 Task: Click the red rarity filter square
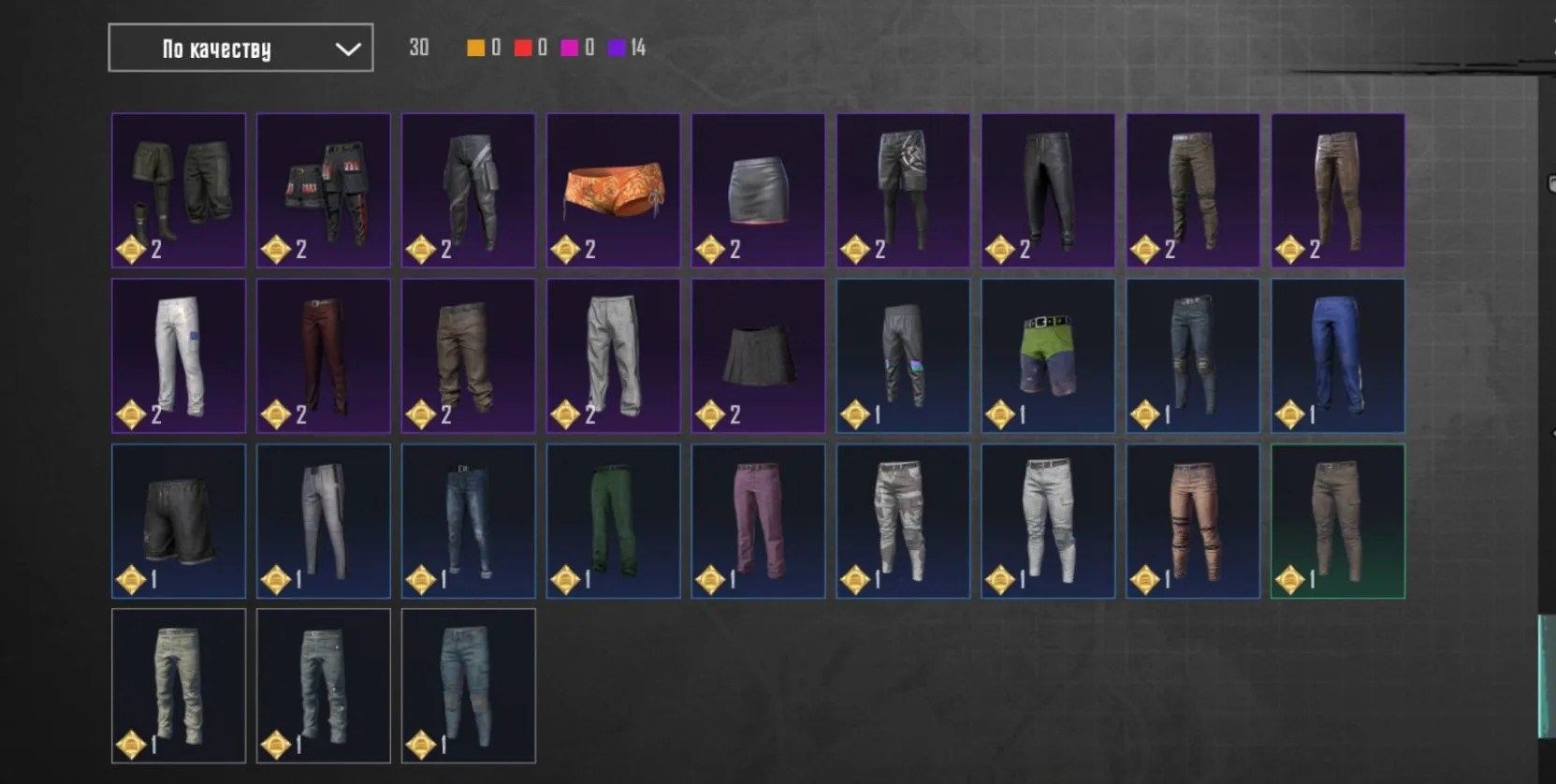521,47
